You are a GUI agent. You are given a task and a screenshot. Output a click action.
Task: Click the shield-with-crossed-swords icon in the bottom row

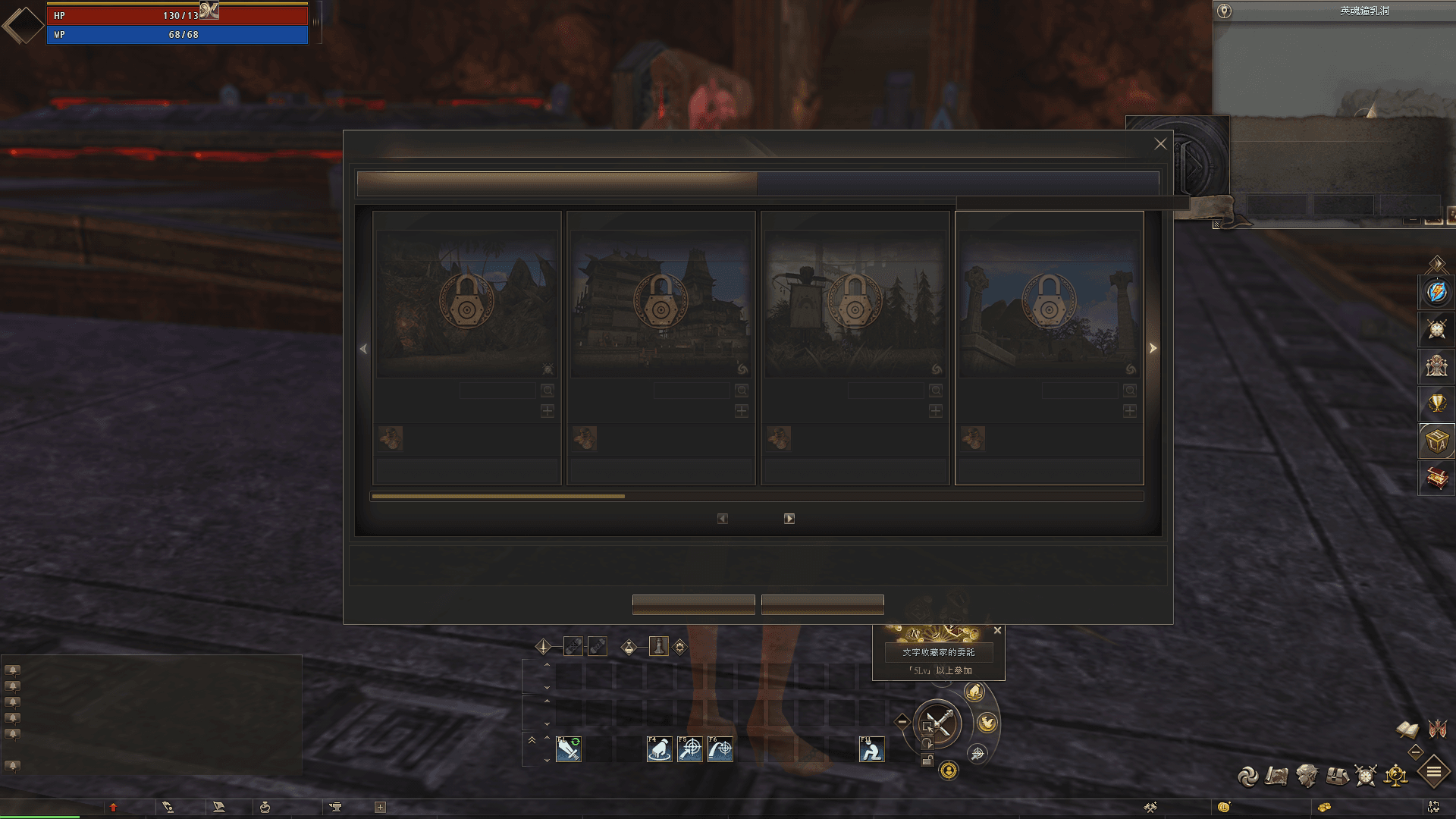tap(1364, 777)
